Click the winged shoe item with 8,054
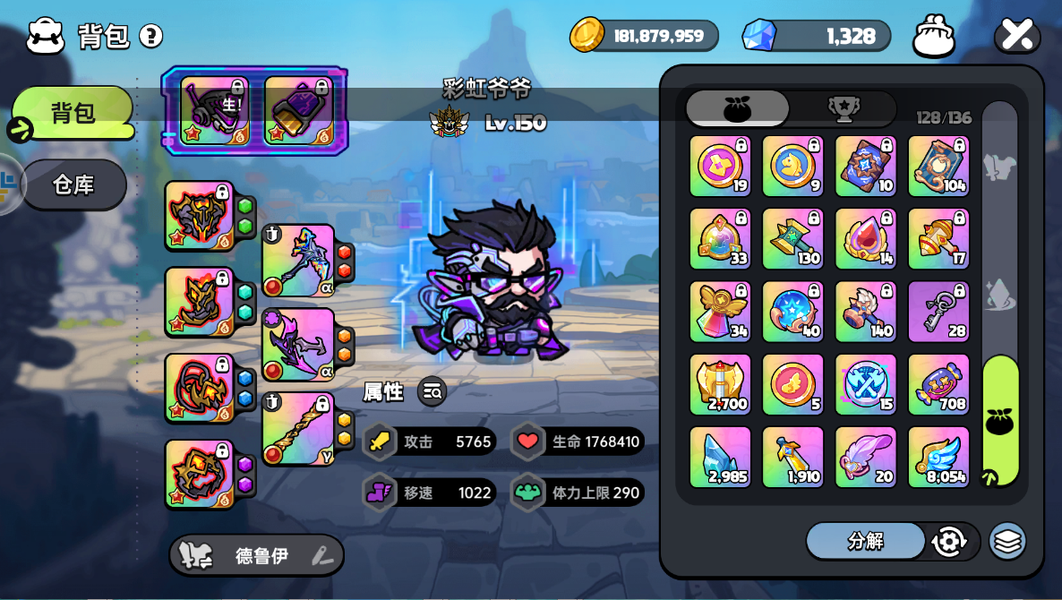This screenshot has height=600, width=1062. coord(938,457)
